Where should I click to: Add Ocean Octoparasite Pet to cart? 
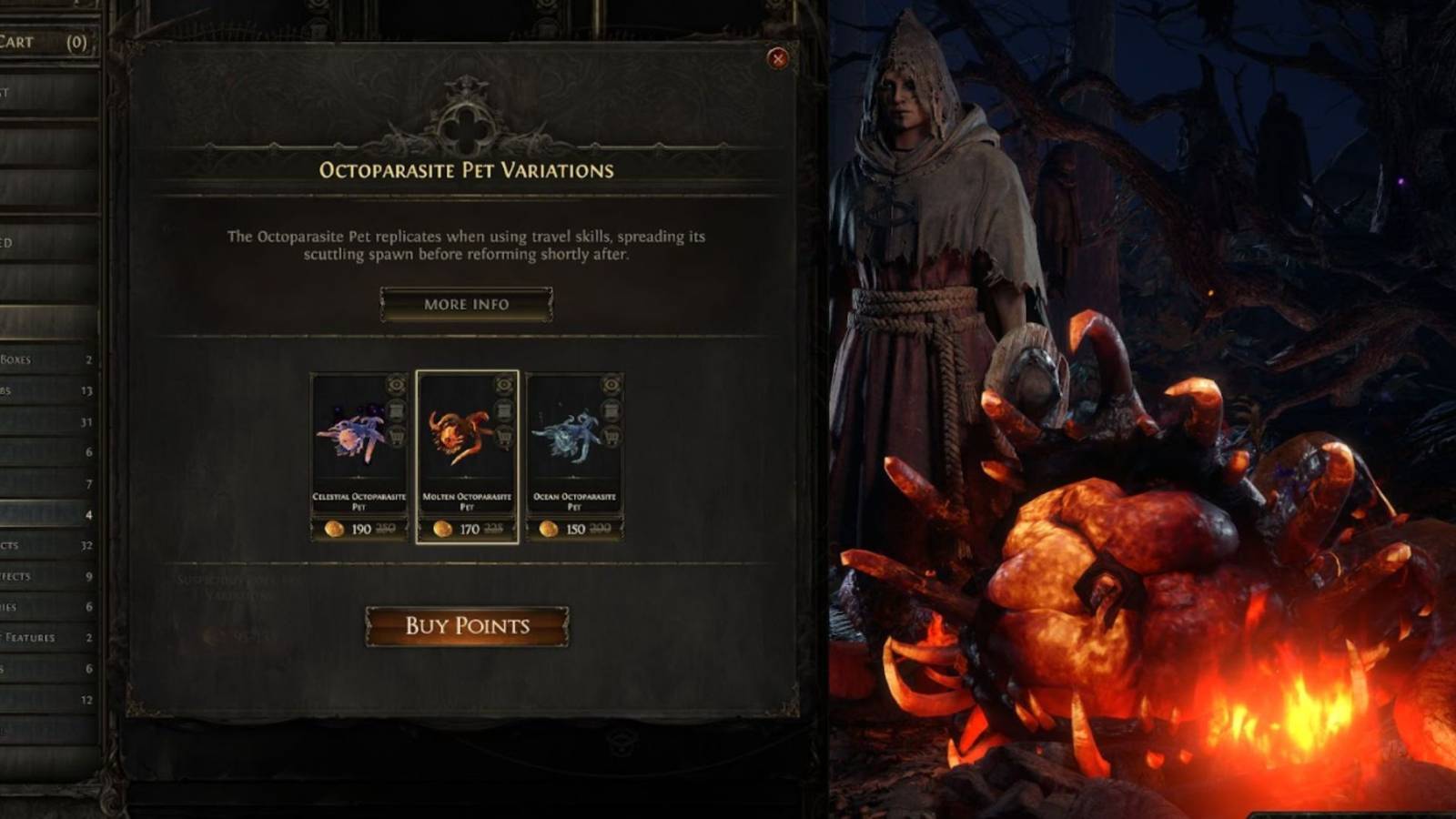click(612, 437)
